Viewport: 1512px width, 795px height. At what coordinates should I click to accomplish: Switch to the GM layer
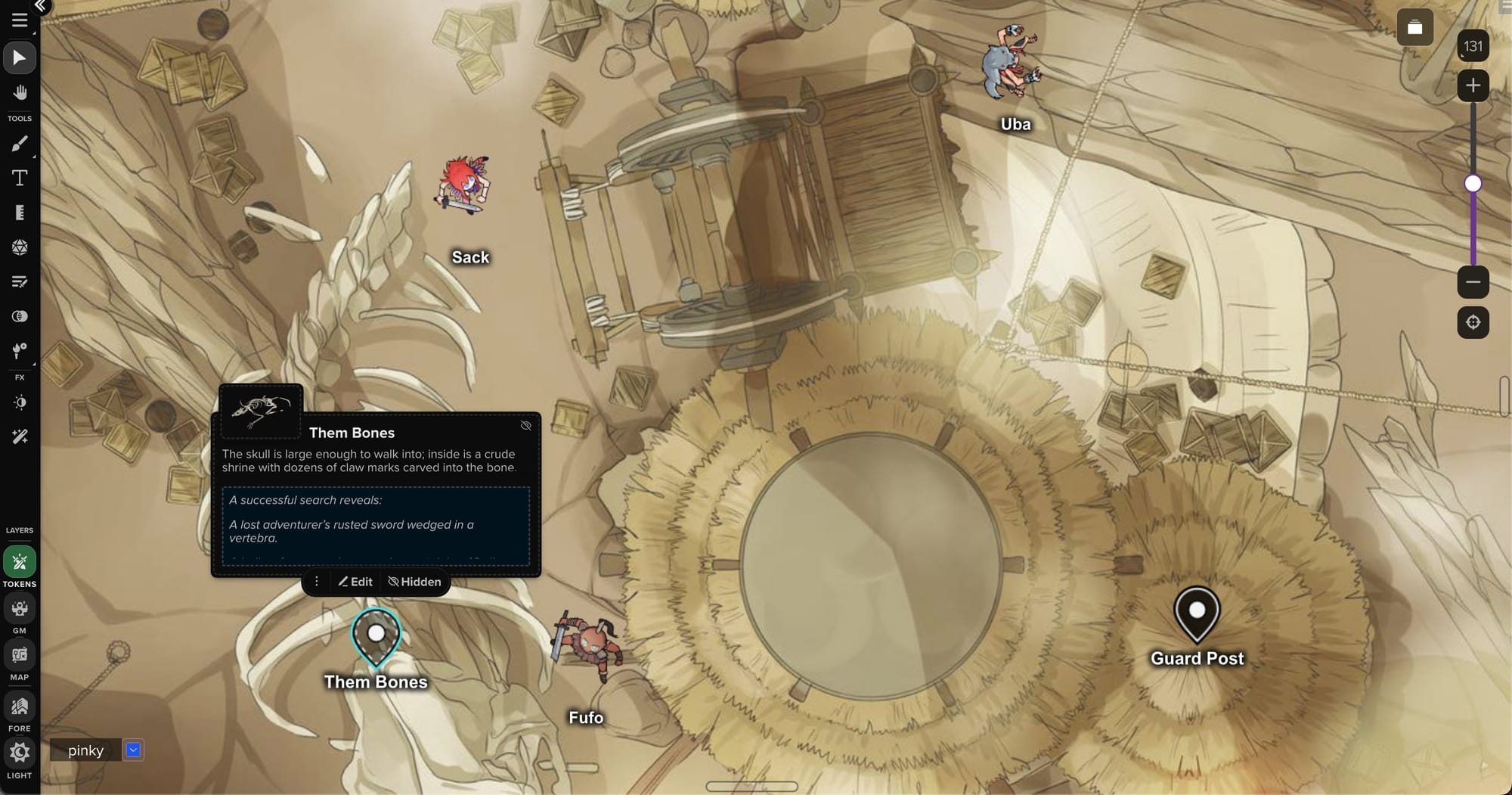click(20, 609)
